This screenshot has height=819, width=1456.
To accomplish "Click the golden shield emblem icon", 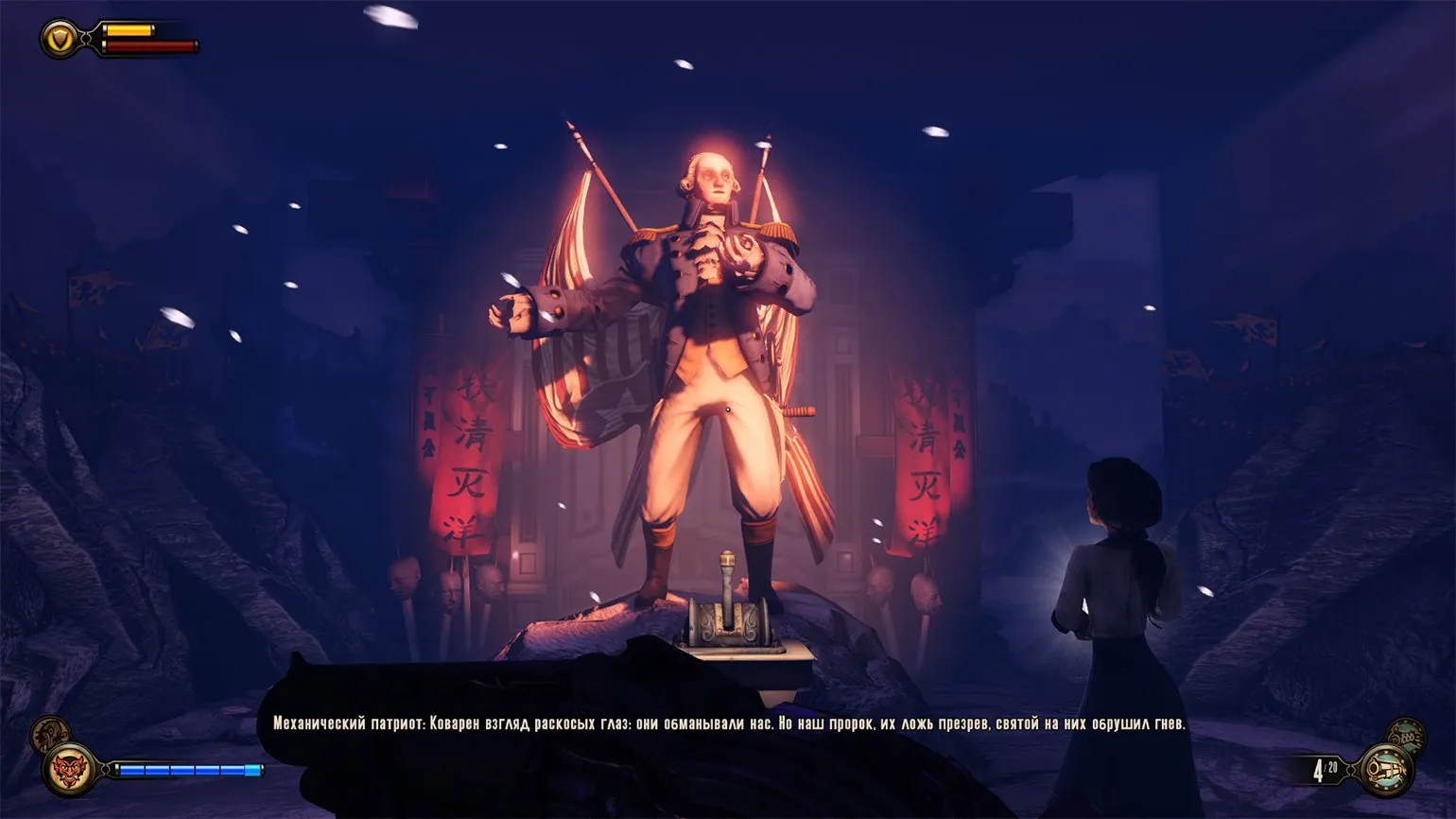I will [62, 37].
